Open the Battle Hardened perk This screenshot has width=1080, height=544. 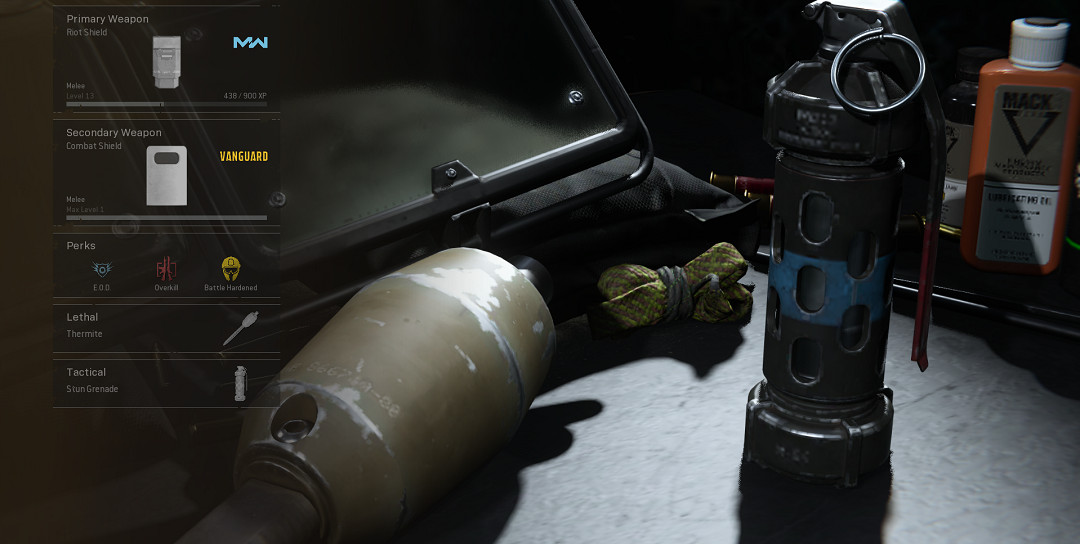point(231,269)
